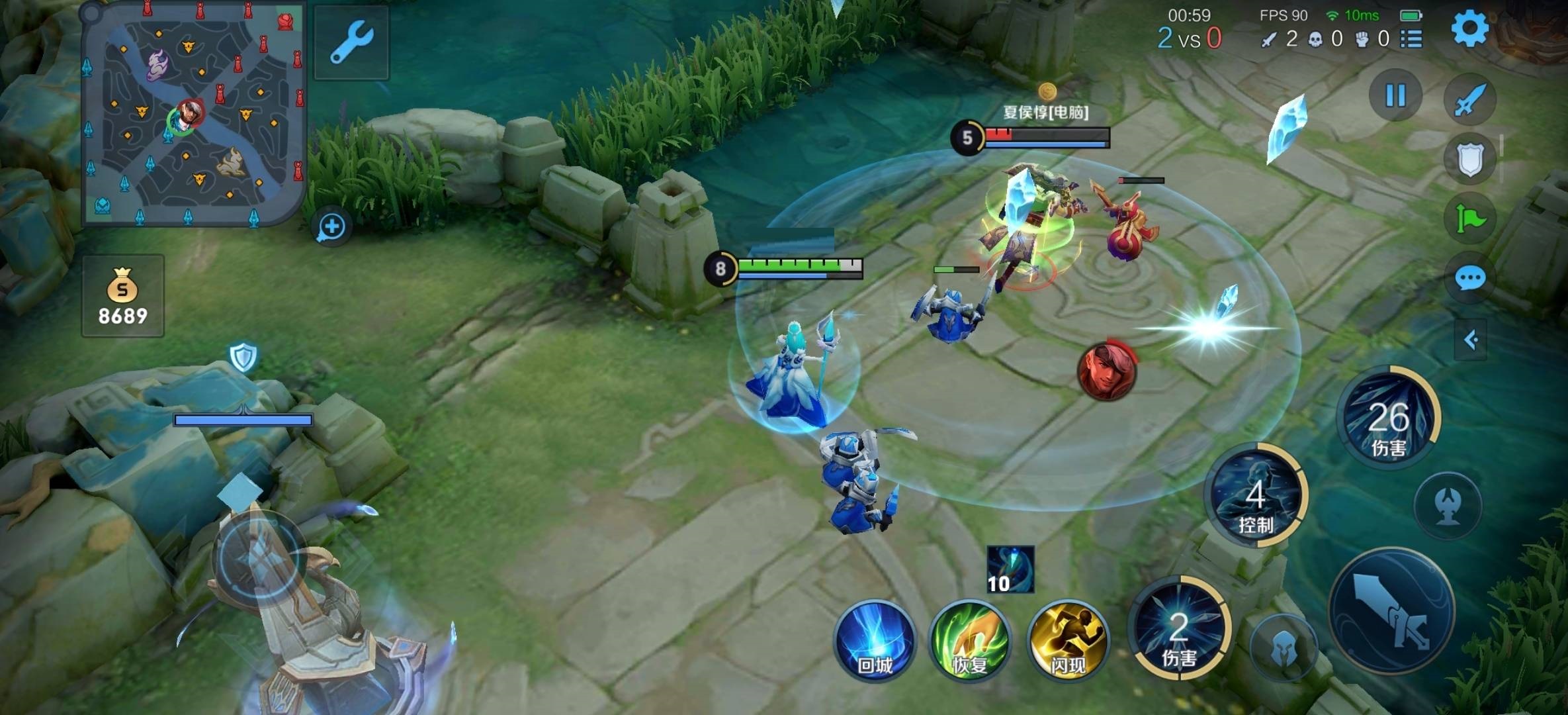
Task: Activate the 回城 recall ability
Action: (875, 641)
